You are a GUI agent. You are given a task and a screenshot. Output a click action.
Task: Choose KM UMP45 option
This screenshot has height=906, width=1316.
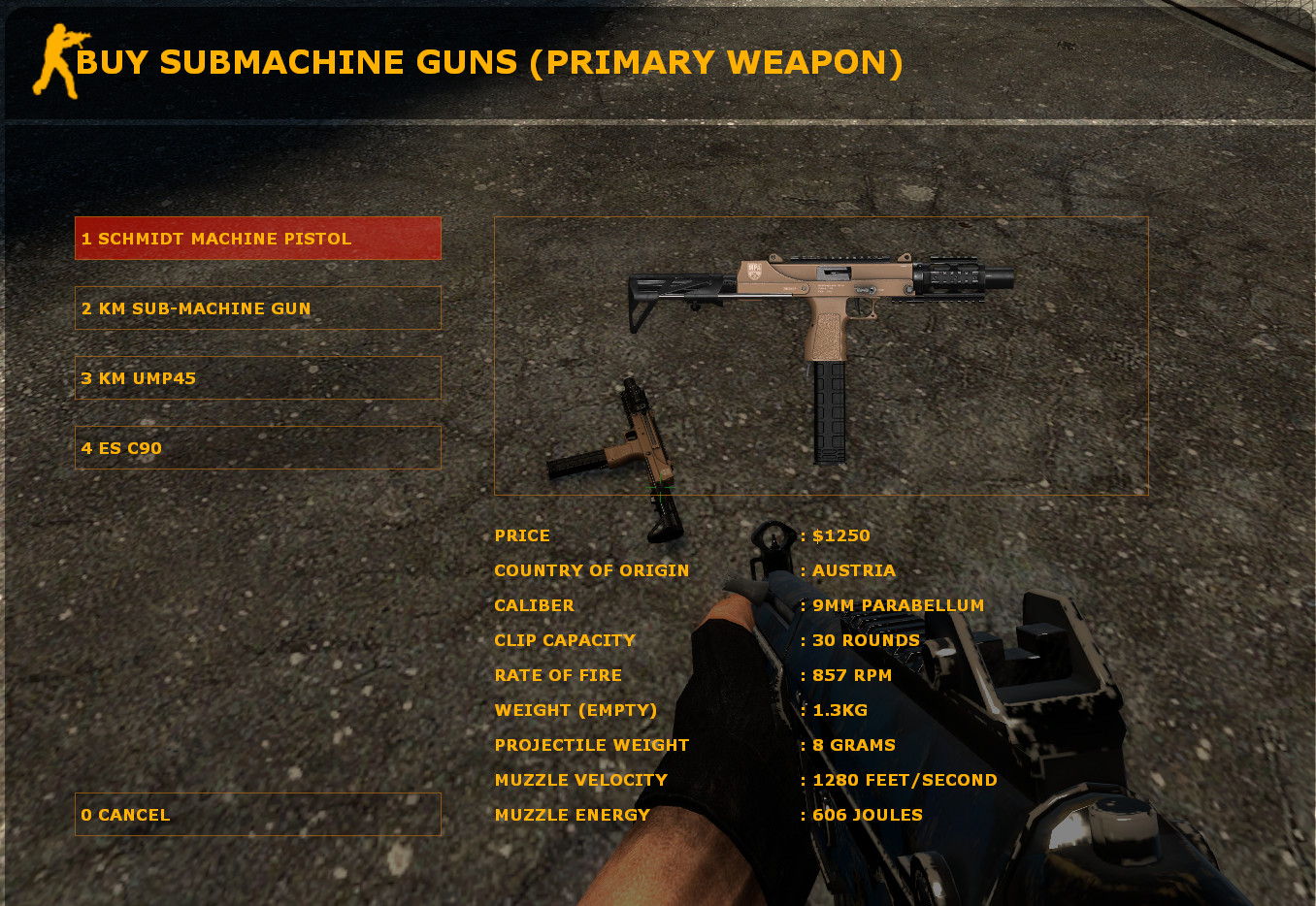[257, 378]
